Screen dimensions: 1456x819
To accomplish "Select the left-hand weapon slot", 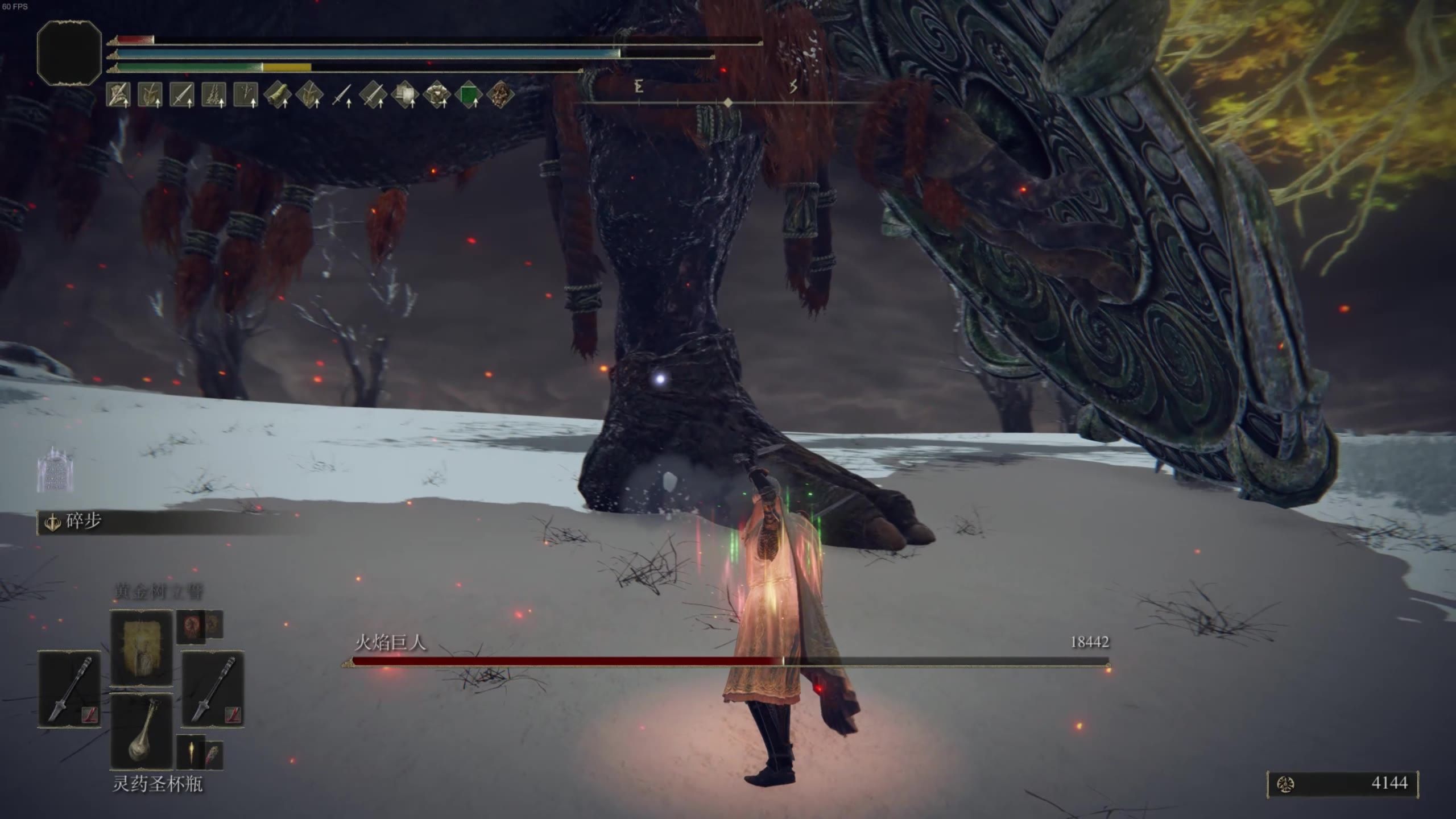I will pos(69,689).
